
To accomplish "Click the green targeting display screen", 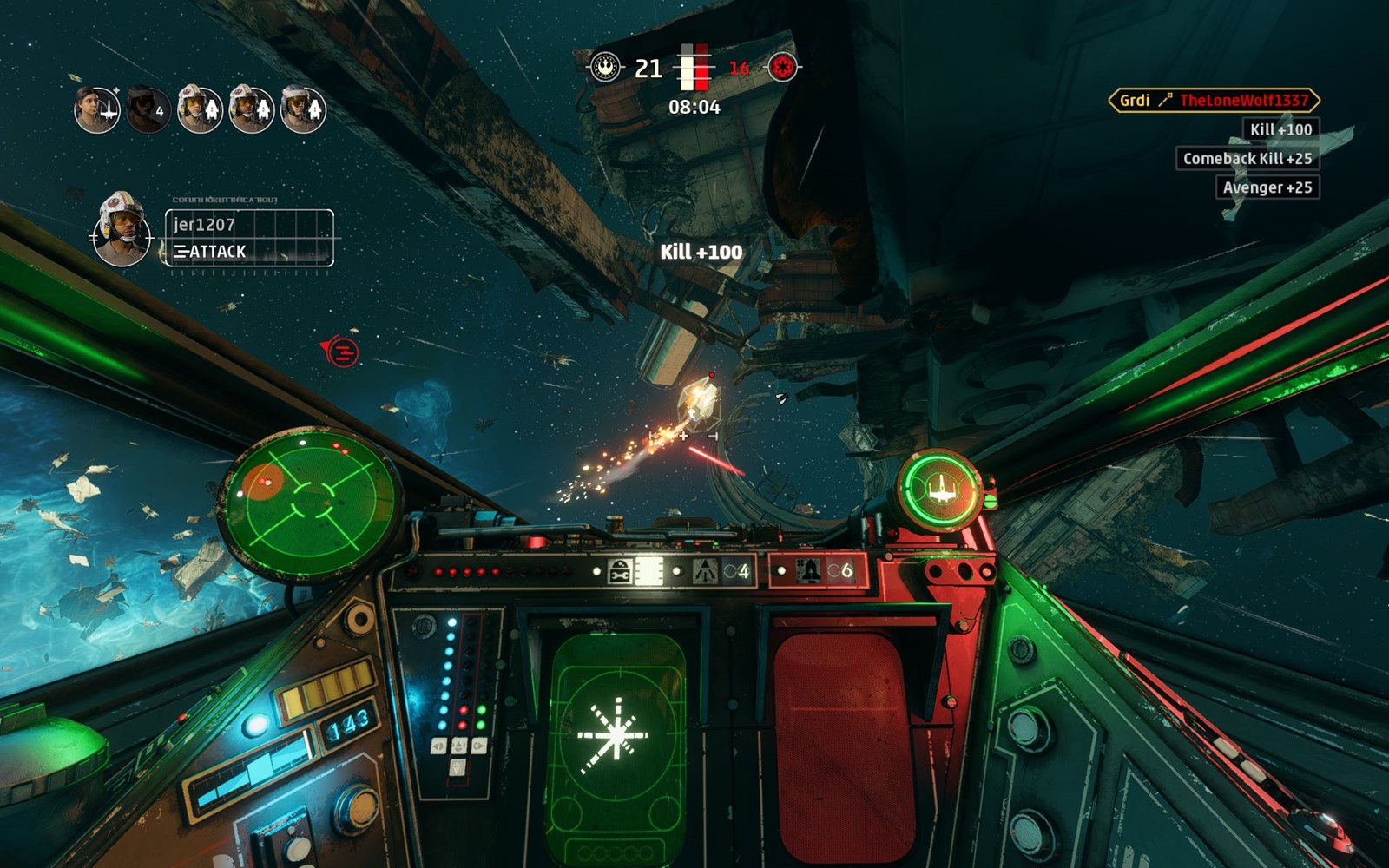I will [616, 738].
